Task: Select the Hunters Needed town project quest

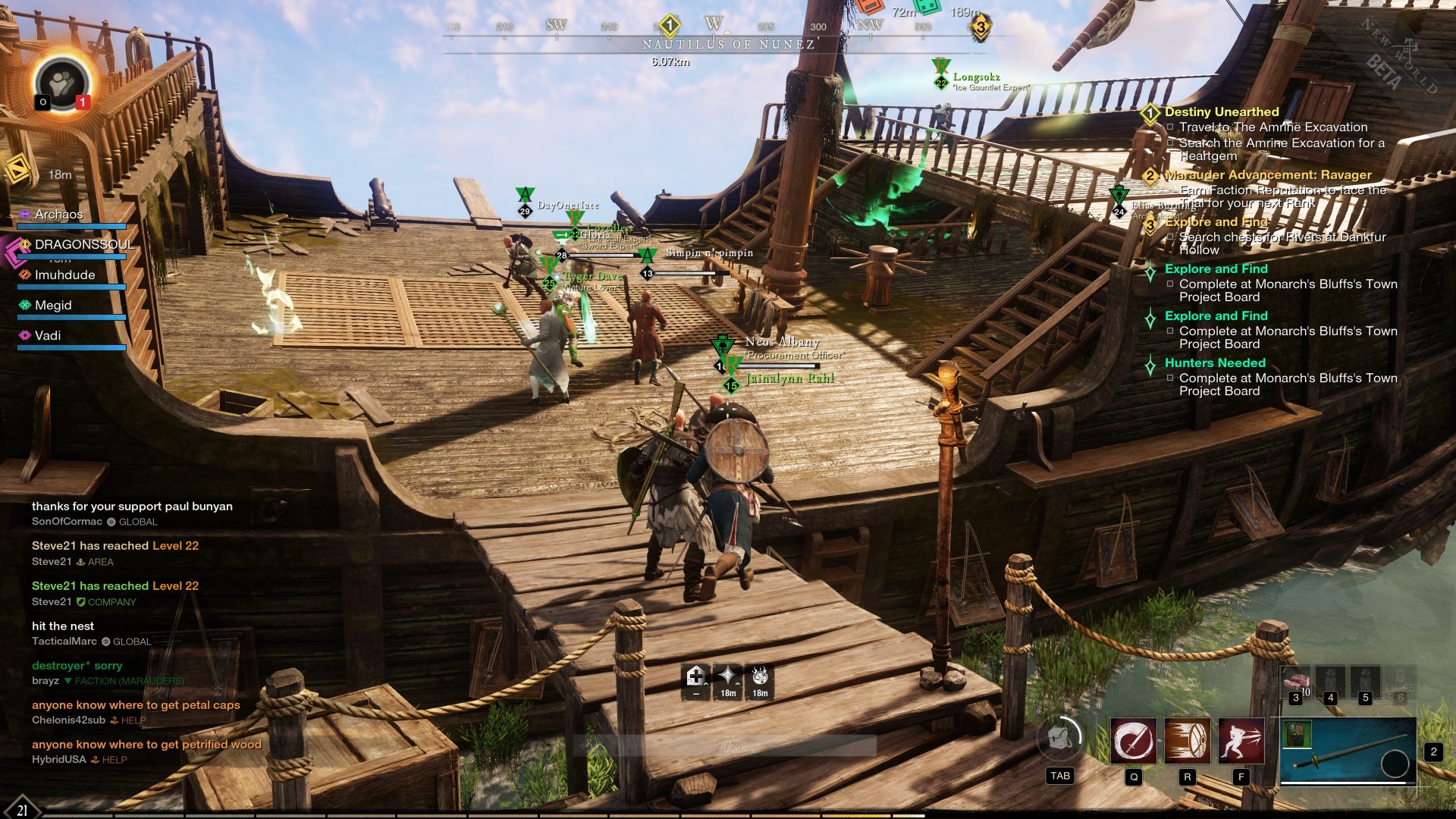Action: 1215,362
